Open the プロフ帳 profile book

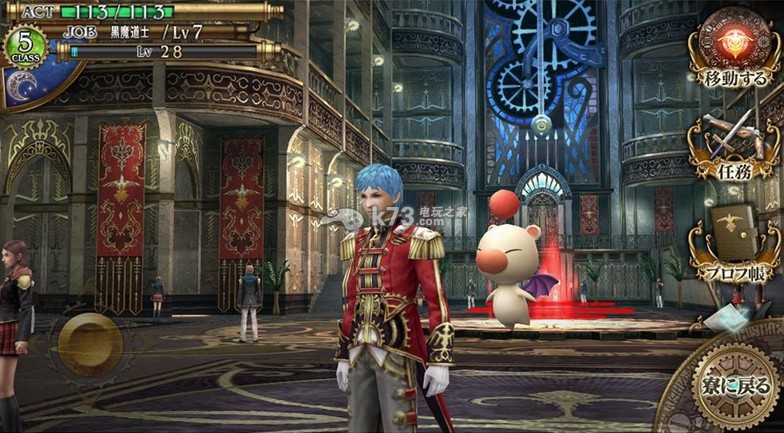tap(735, 246)
